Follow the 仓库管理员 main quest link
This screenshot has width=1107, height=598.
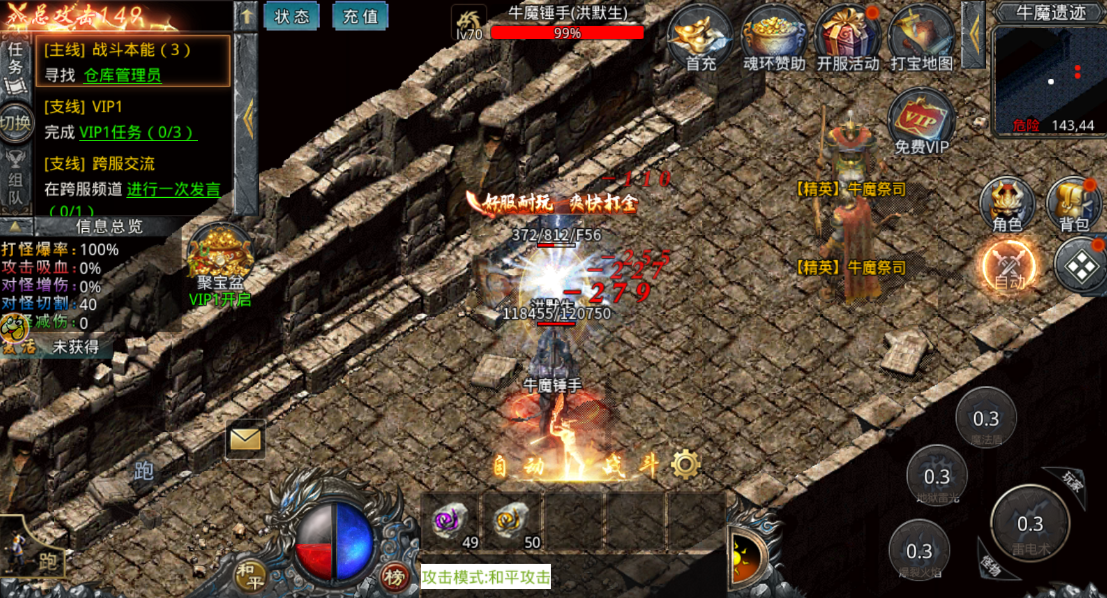[122, 74]
